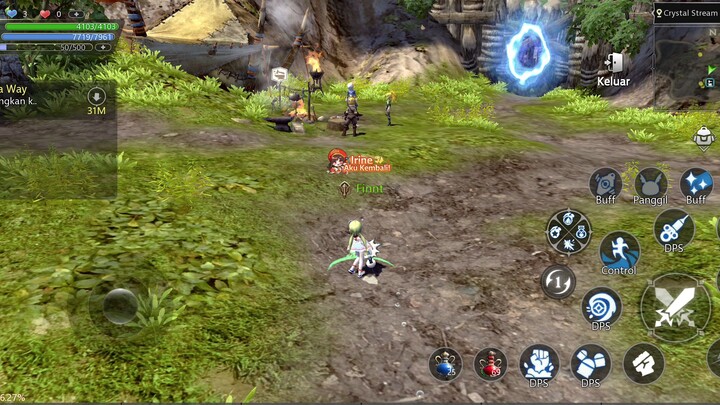
Task: Cast the syringe DPS skill
Action: [x=673, y=229]
